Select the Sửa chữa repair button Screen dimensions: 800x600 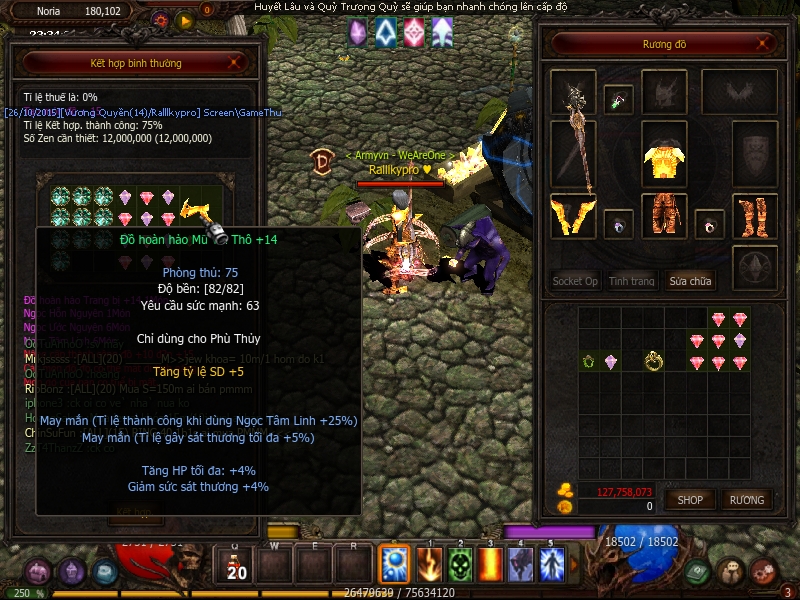coord(690,281)
